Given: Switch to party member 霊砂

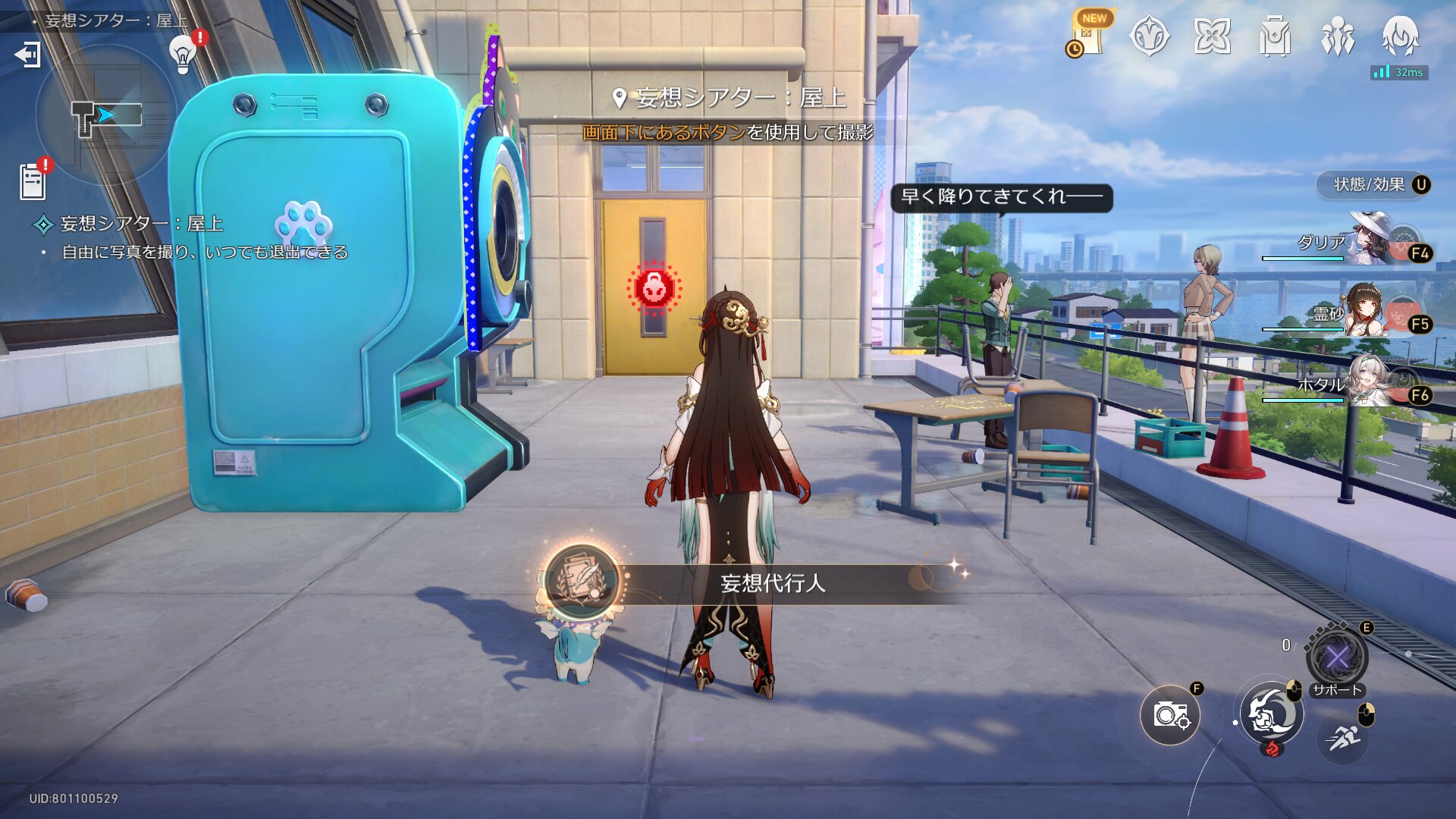Looking at the screenshot, I should [1373, 312].
